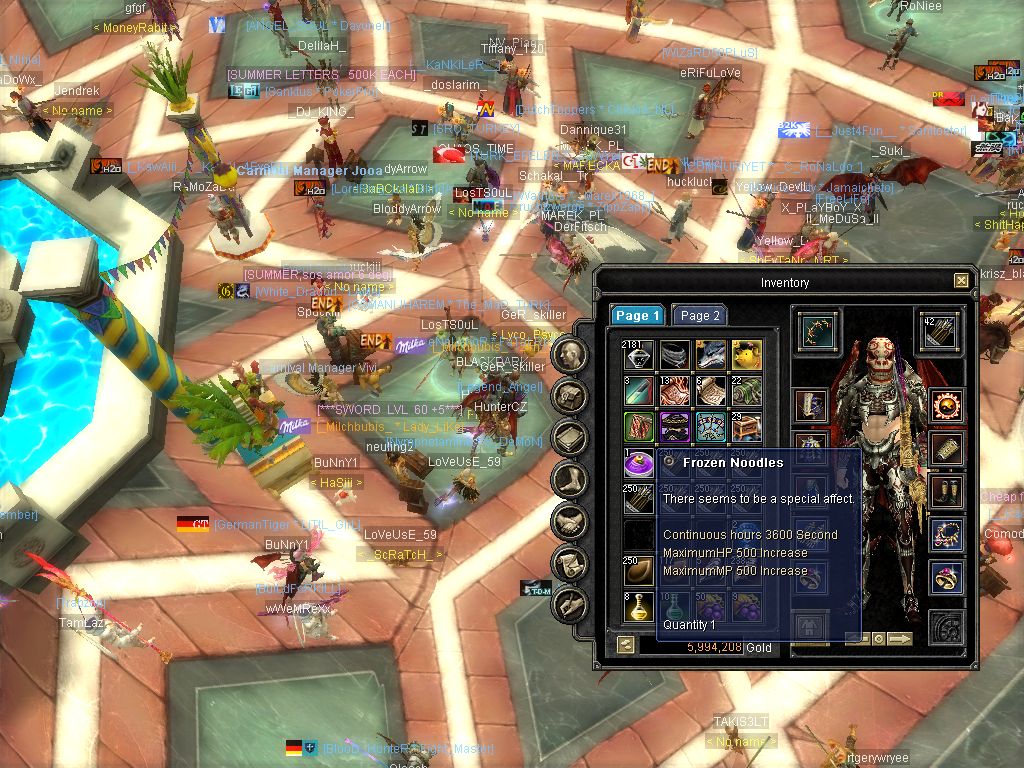The height and width of the screenshot is (768, 1024).
Task: Open the head portrait side button
Action: [570, 353]
